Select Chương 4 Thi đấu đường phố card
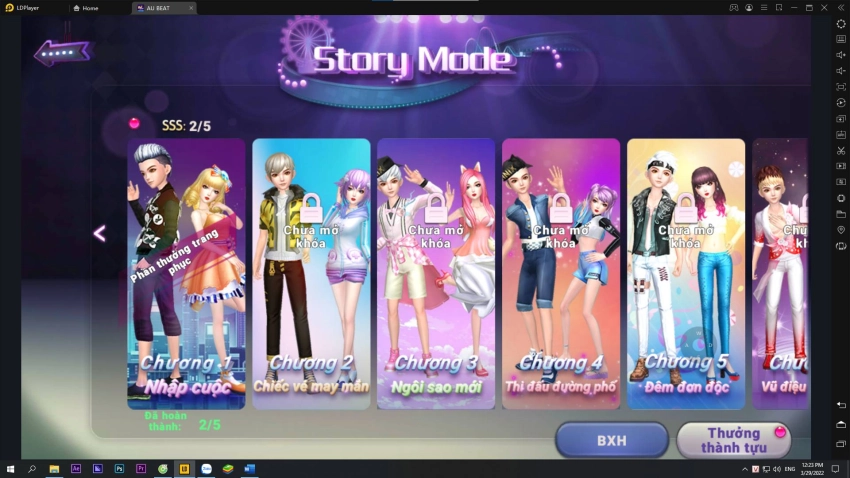The height and width of the screenshot is (478, 850). tap(560, 273)
